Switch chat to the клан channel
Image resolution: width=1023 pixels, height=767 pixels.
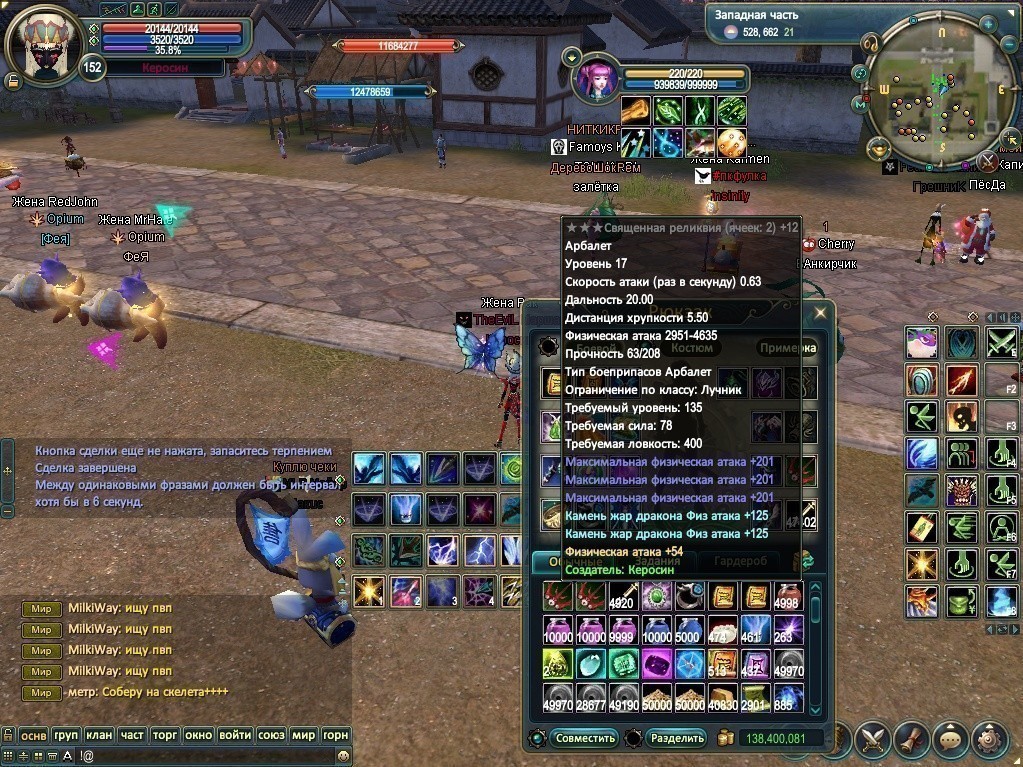coord(99,735)
